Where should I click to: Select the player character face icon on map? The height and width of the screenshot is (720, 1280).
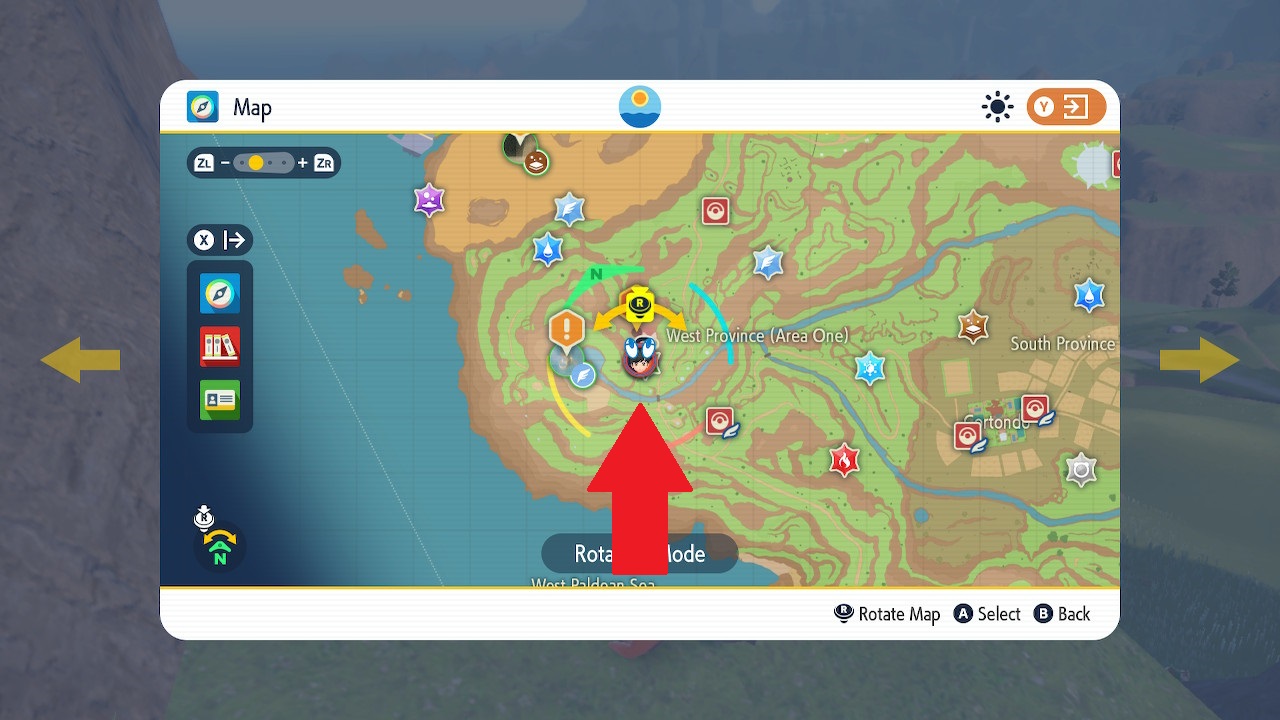640,362
